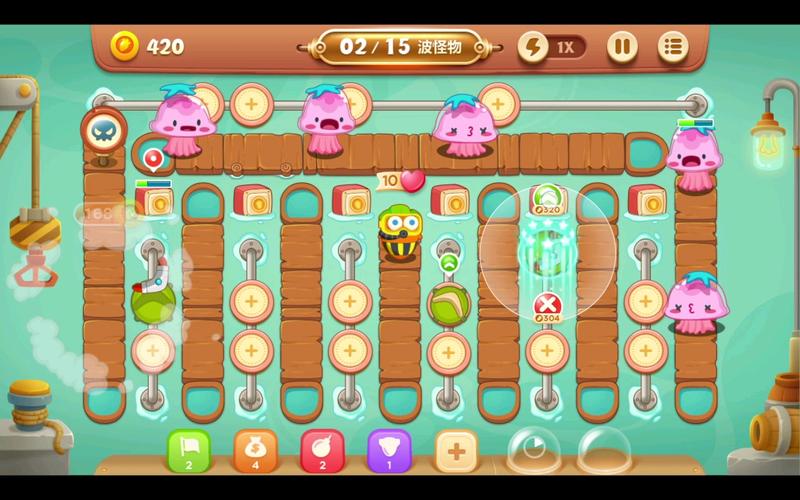The height and width of the screenshot is (500, 800).
Task: Add an item with the plus slot
Action: coord(456,451)
